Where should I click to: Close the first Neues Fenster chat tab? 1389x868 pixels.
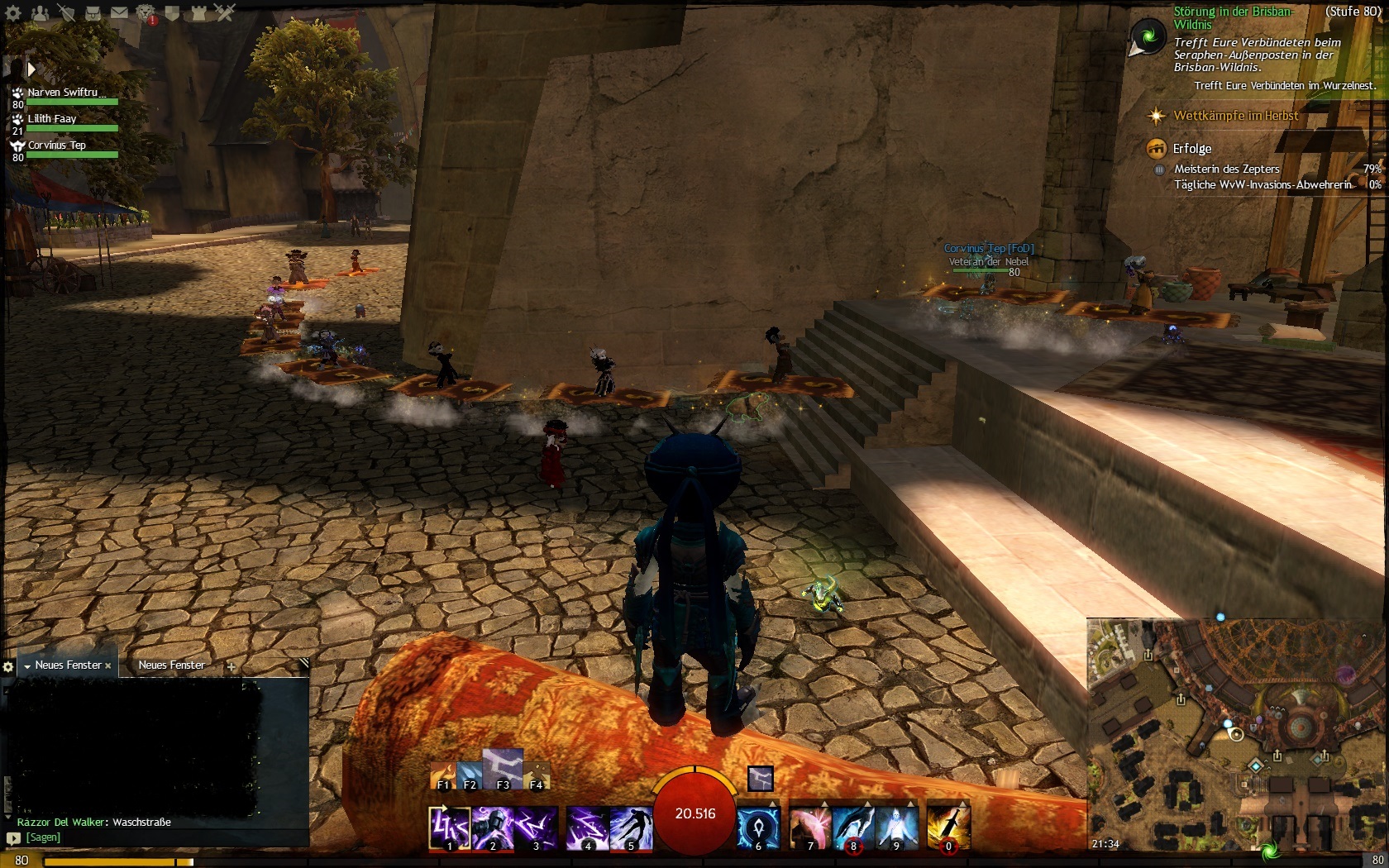[108, 665]
